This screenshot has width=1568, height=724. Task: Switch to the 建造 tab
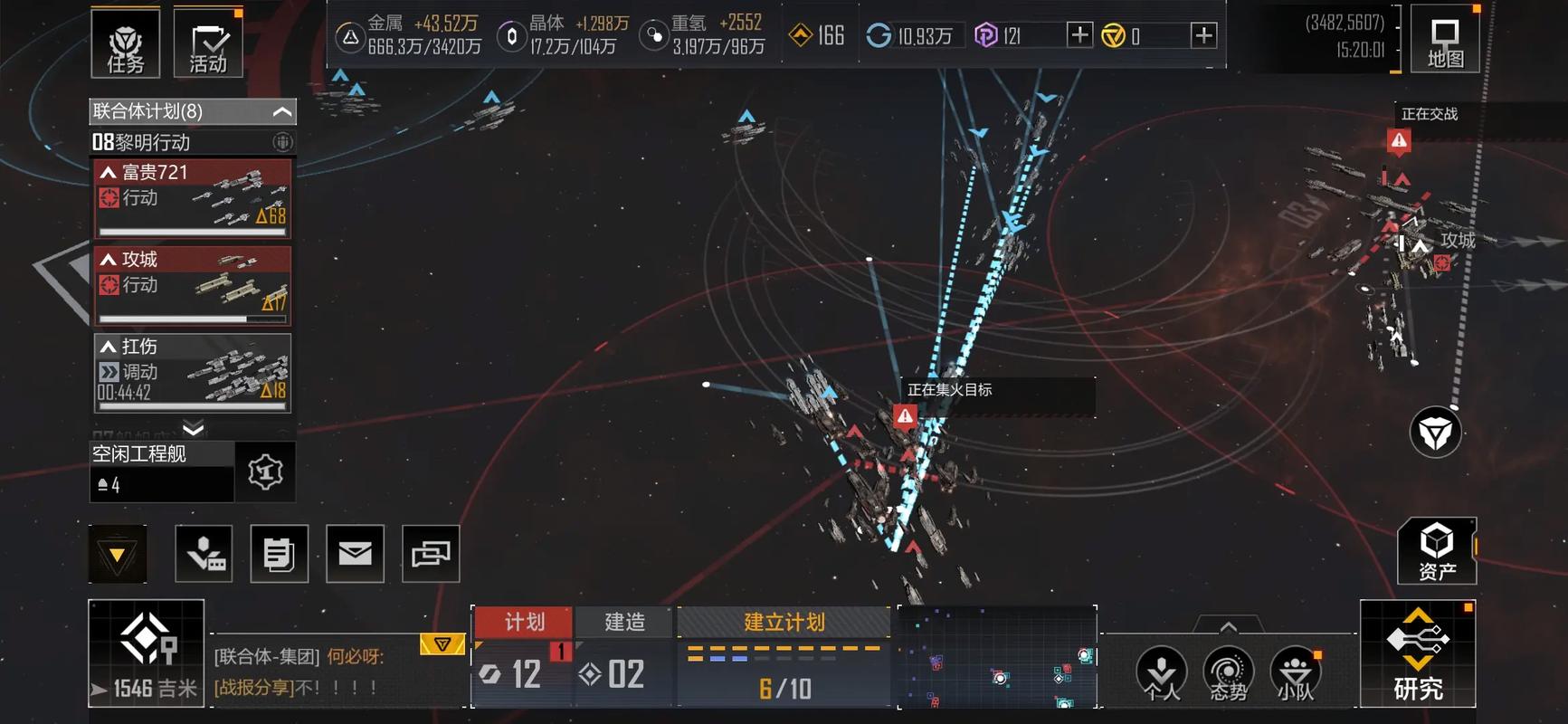[624, 622]
